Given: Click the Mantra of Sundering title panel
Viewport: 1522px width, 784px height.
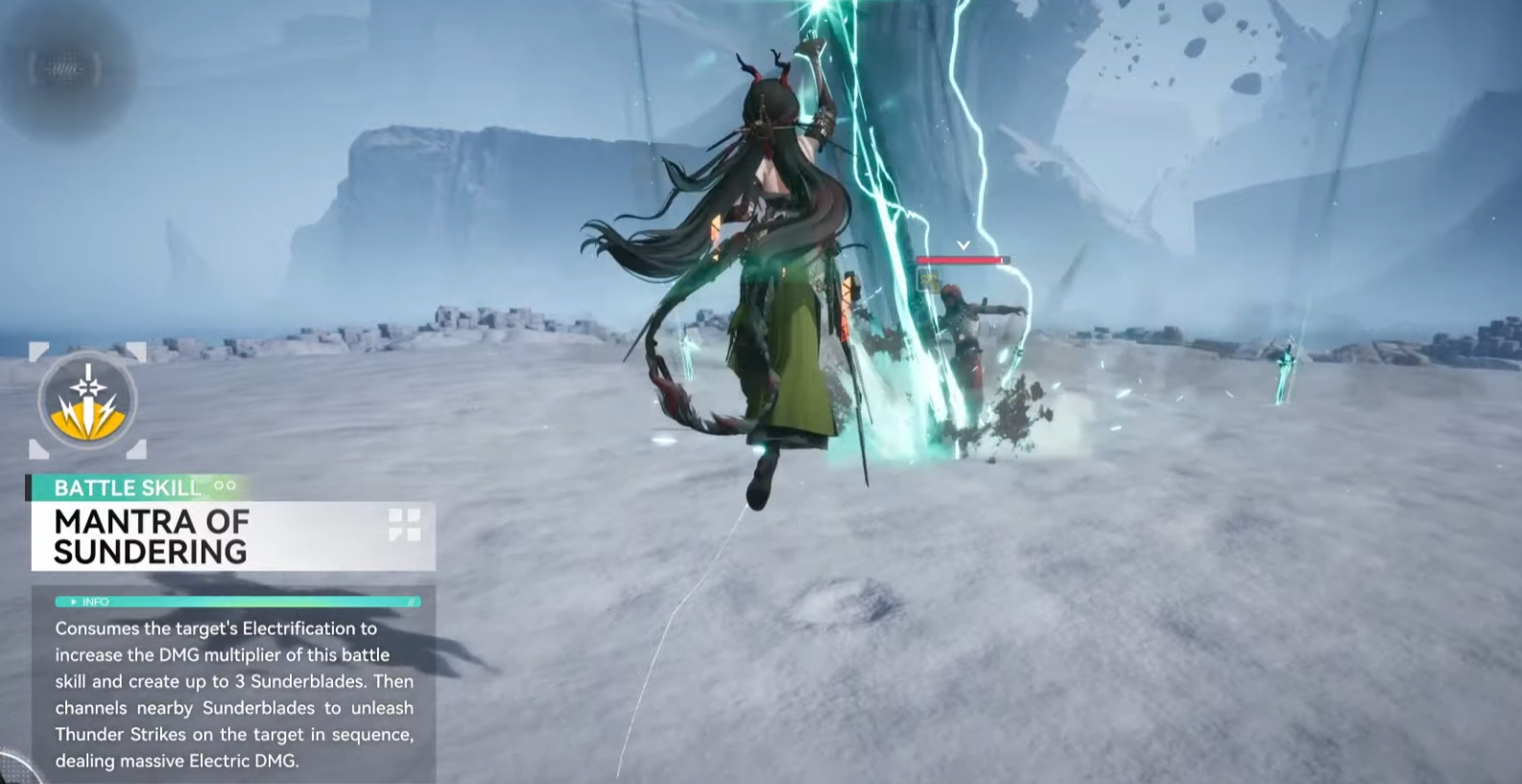Looking at the screenshot, I should (x=232, y=536).
